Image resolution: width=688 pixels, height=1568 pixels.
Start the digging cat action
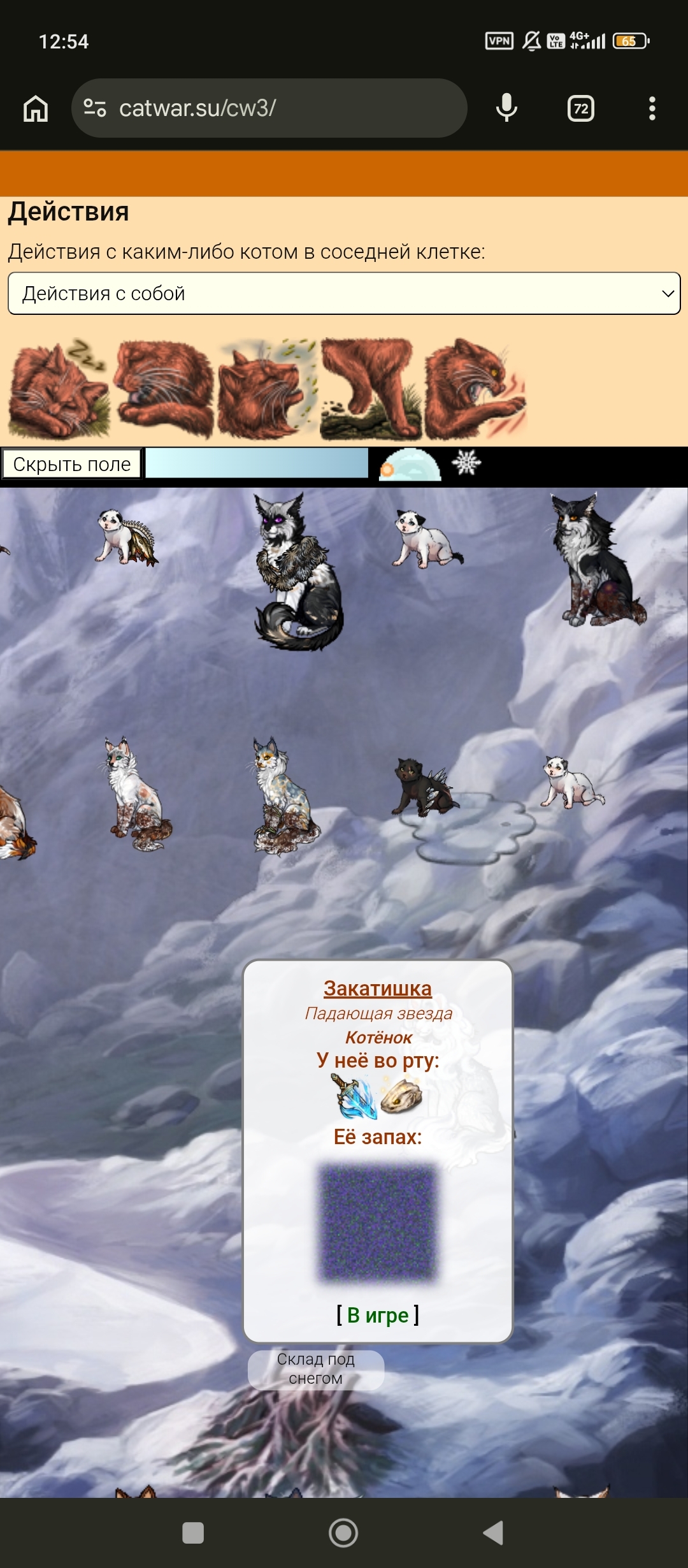coord(369,390)
